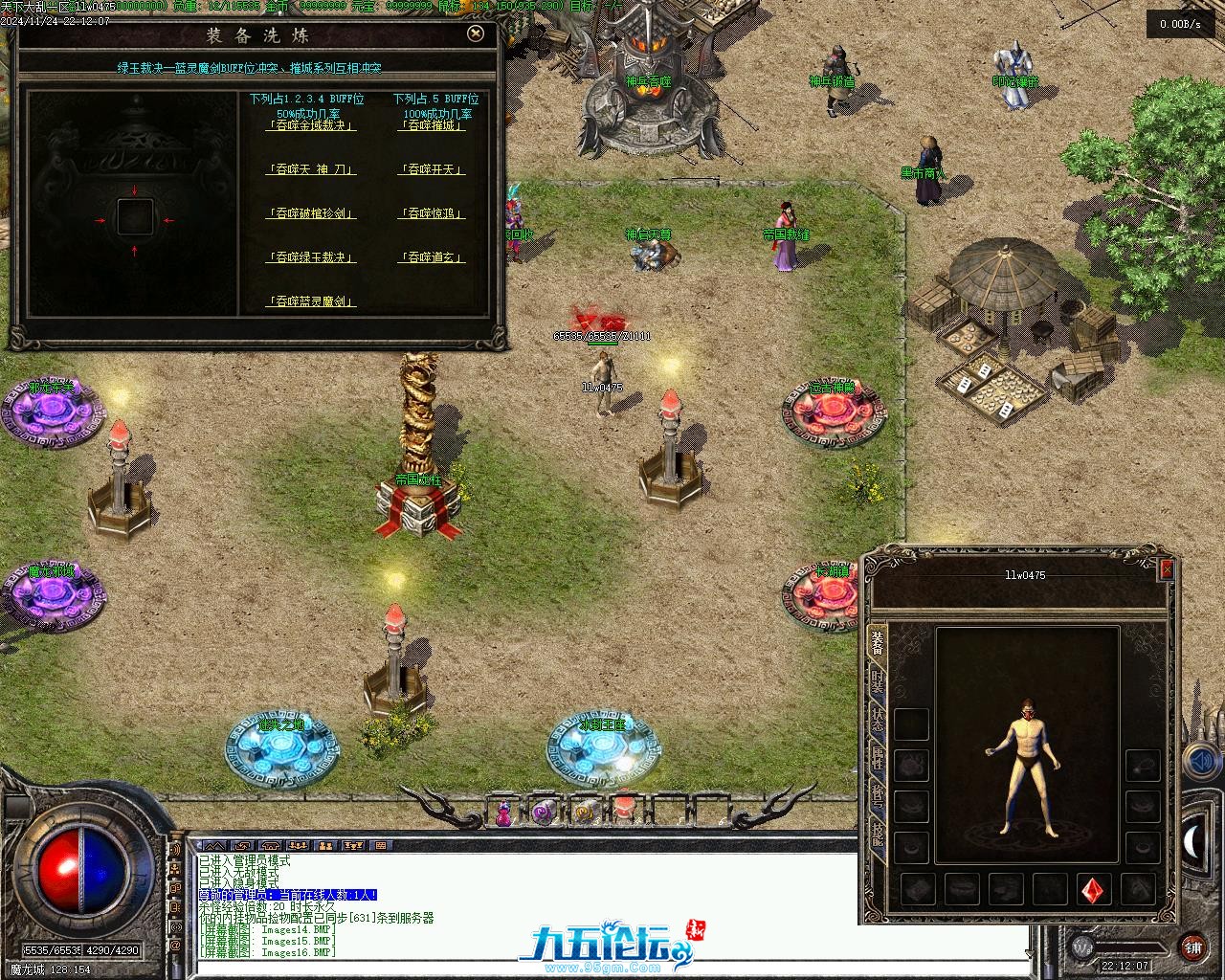This screenshot has height=980, width=1225.
Task: Select the 吞噬天神刀 option
Action: point(311,169)
